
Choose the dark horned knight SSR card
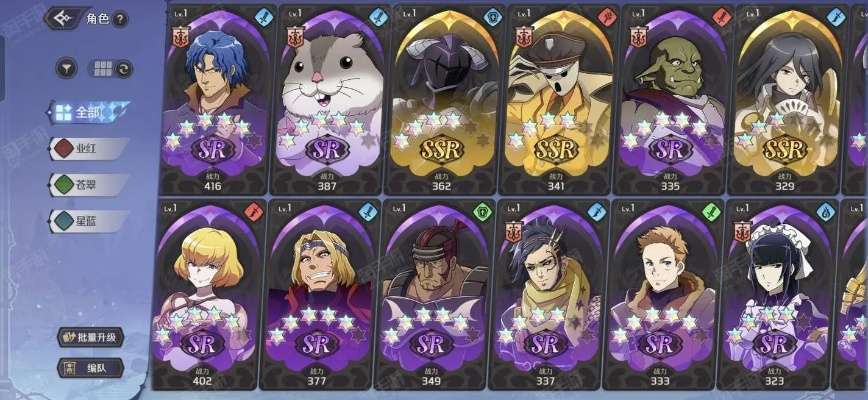tap(443, 98)
